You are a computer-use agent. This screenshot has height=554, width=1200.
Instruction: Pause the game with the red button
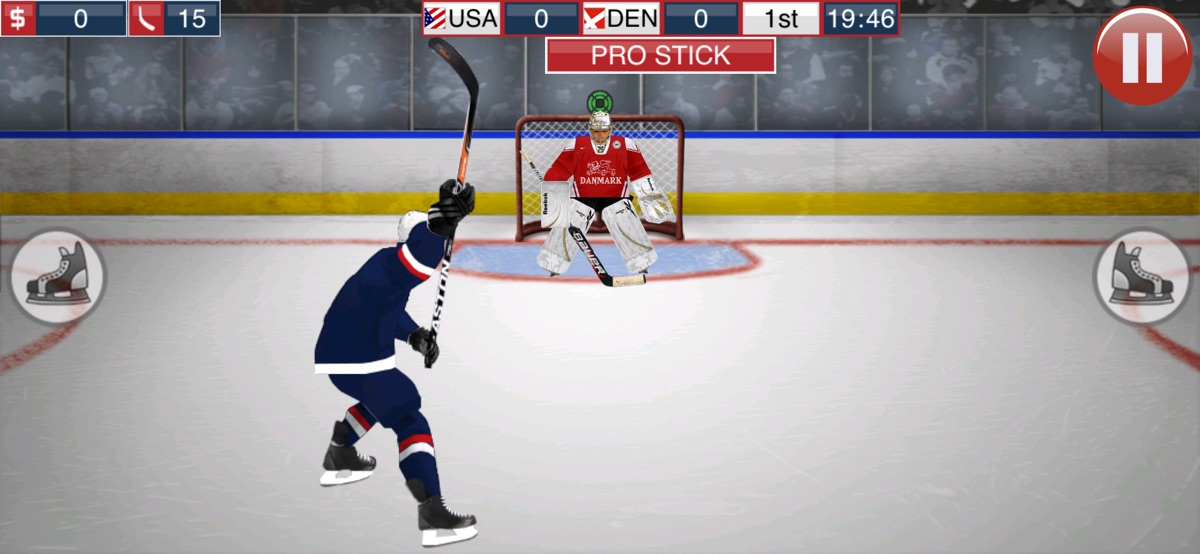(x=1142, y=55)
